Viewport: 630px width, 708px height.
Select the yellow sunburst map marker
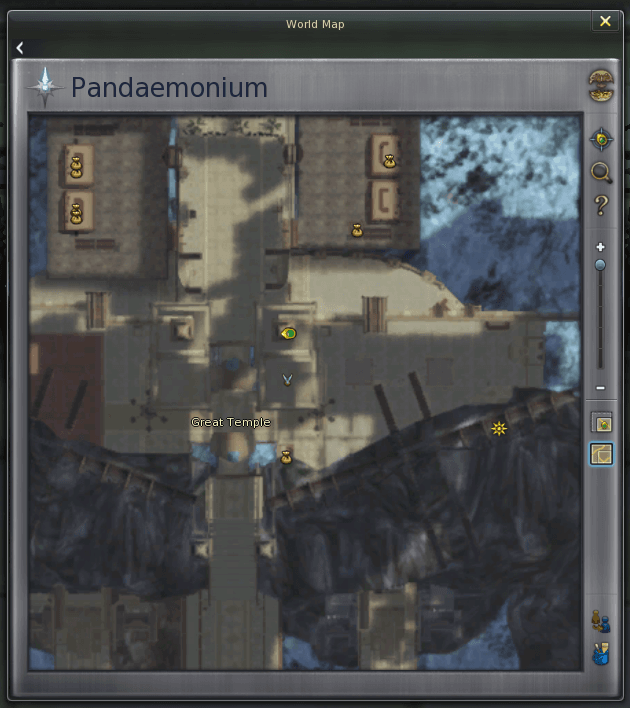pyautogui.click(x=499, y=429)
